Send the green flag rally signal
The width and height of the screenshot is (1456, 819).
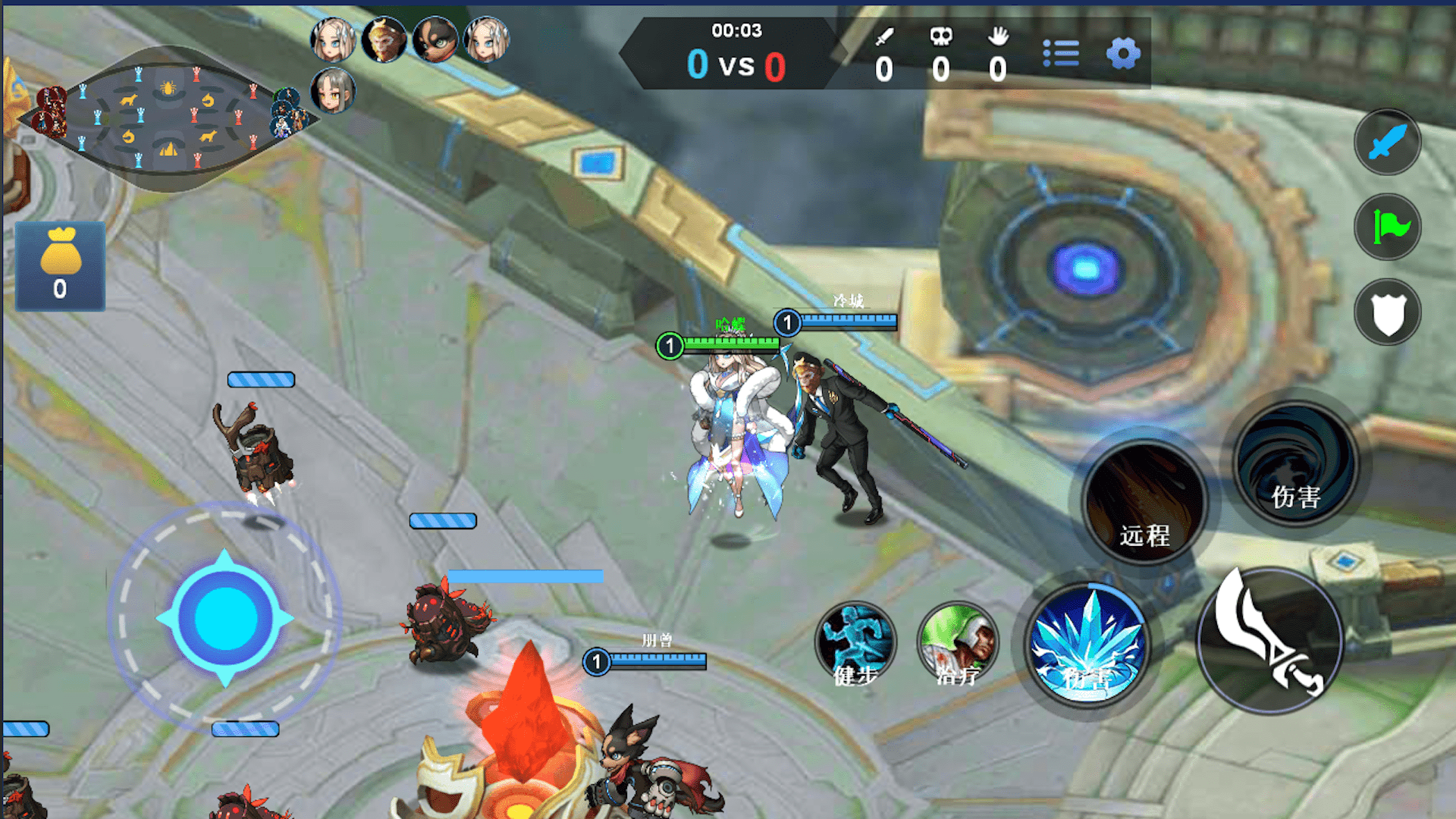(1387, 227)
